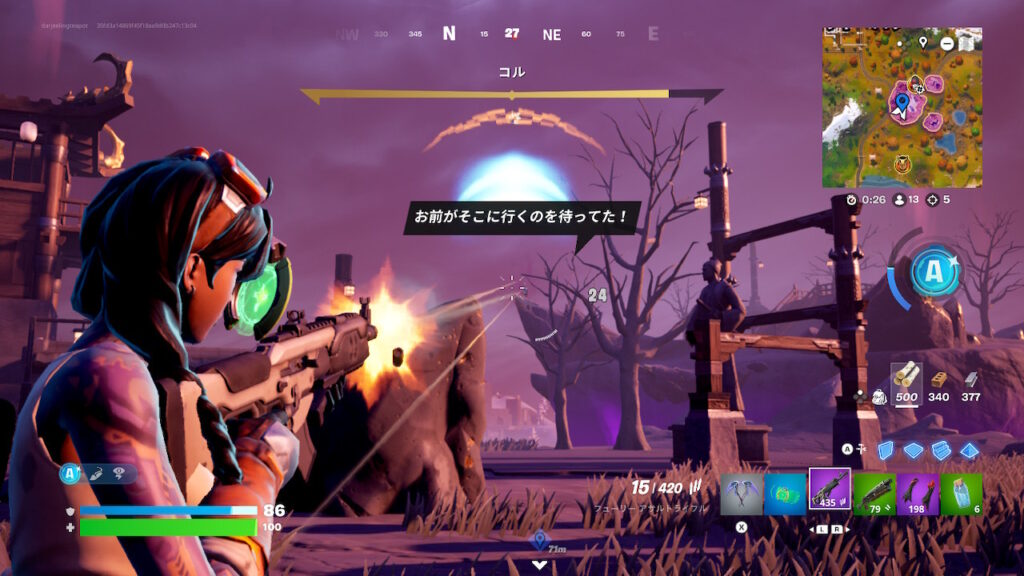The width and height of the screenshot is (1024, 576).
Task: Open the minimap
Action: pyautogui.click(x=901, y=107)
